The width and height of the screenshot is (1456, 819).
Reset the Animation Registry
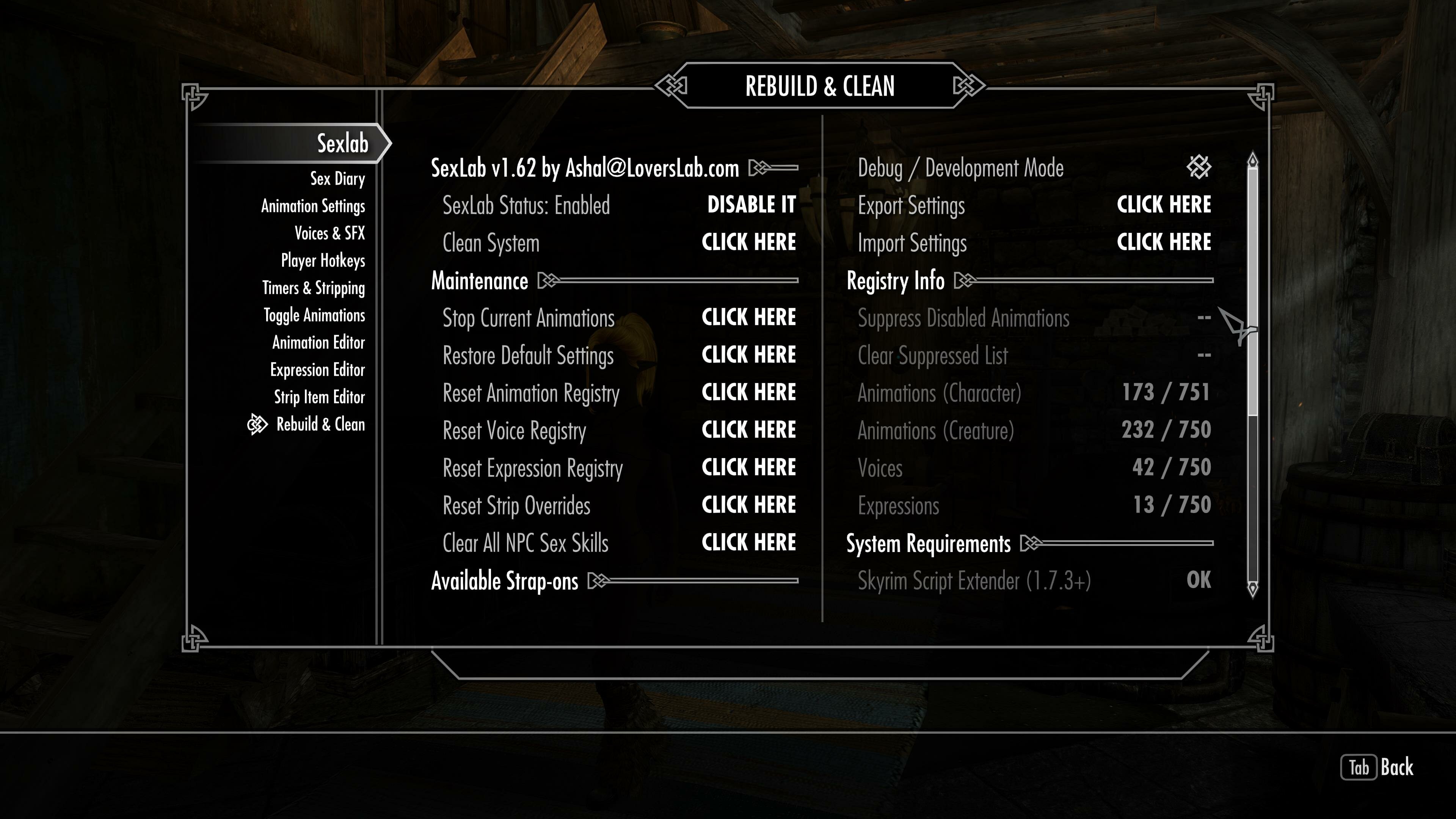[x=748, y=392]
